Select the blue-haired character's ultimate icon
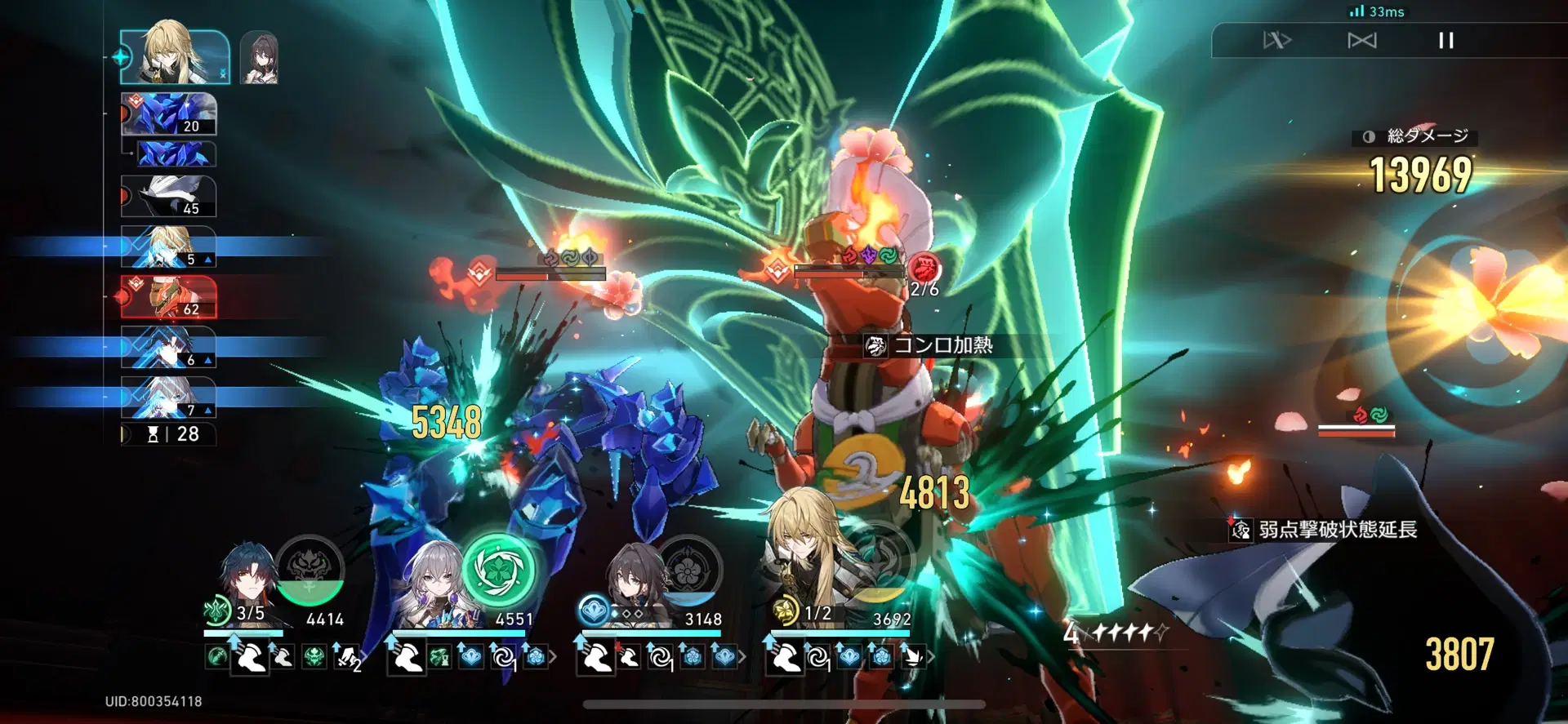The image size is (1568, 724). point(310,568)
